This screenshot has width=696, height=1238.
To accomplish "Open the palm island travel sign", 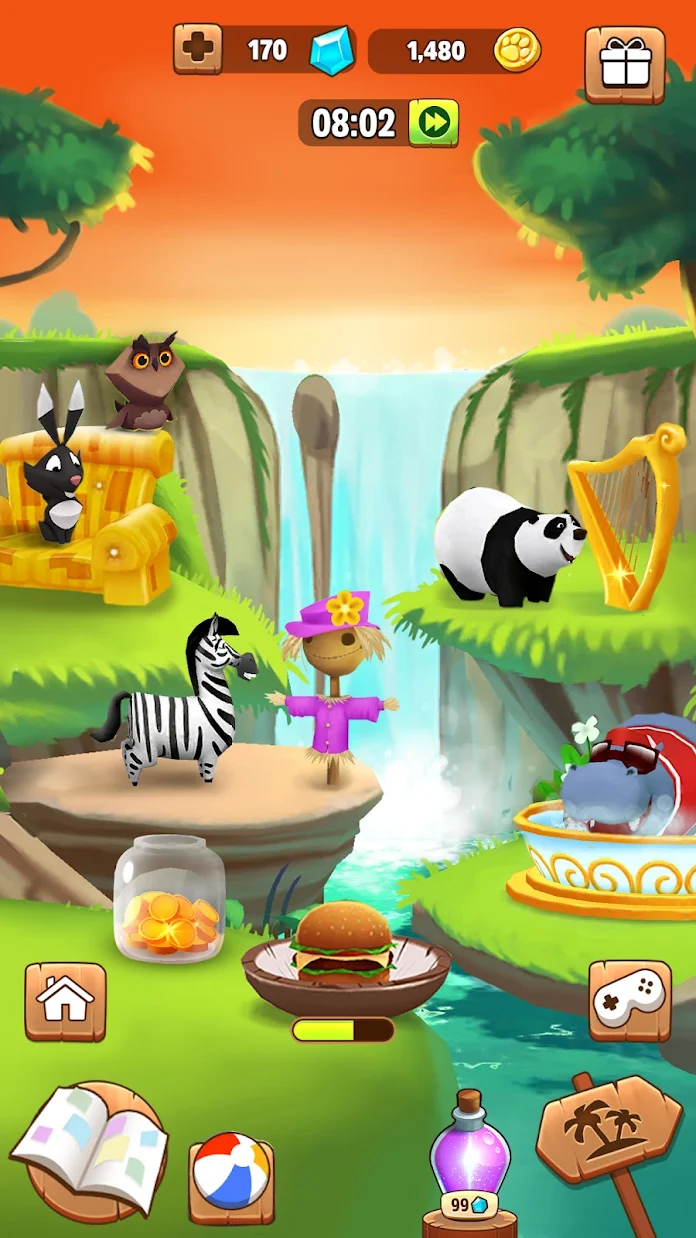I will pyautogui.click(x=610, y=1132).
